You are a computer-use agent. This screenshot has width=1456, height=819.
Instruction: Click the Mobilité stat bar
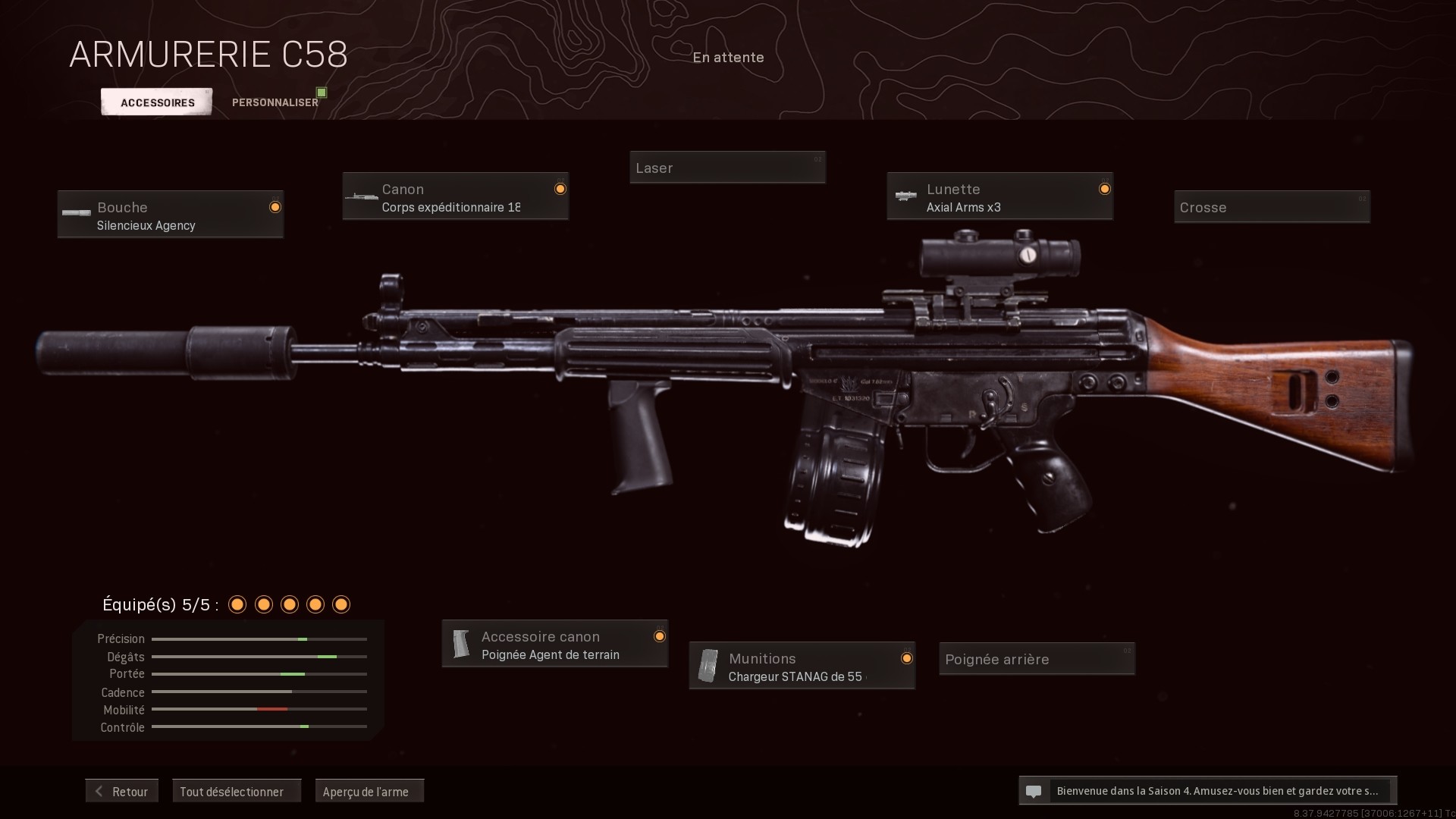coord(259,710)
